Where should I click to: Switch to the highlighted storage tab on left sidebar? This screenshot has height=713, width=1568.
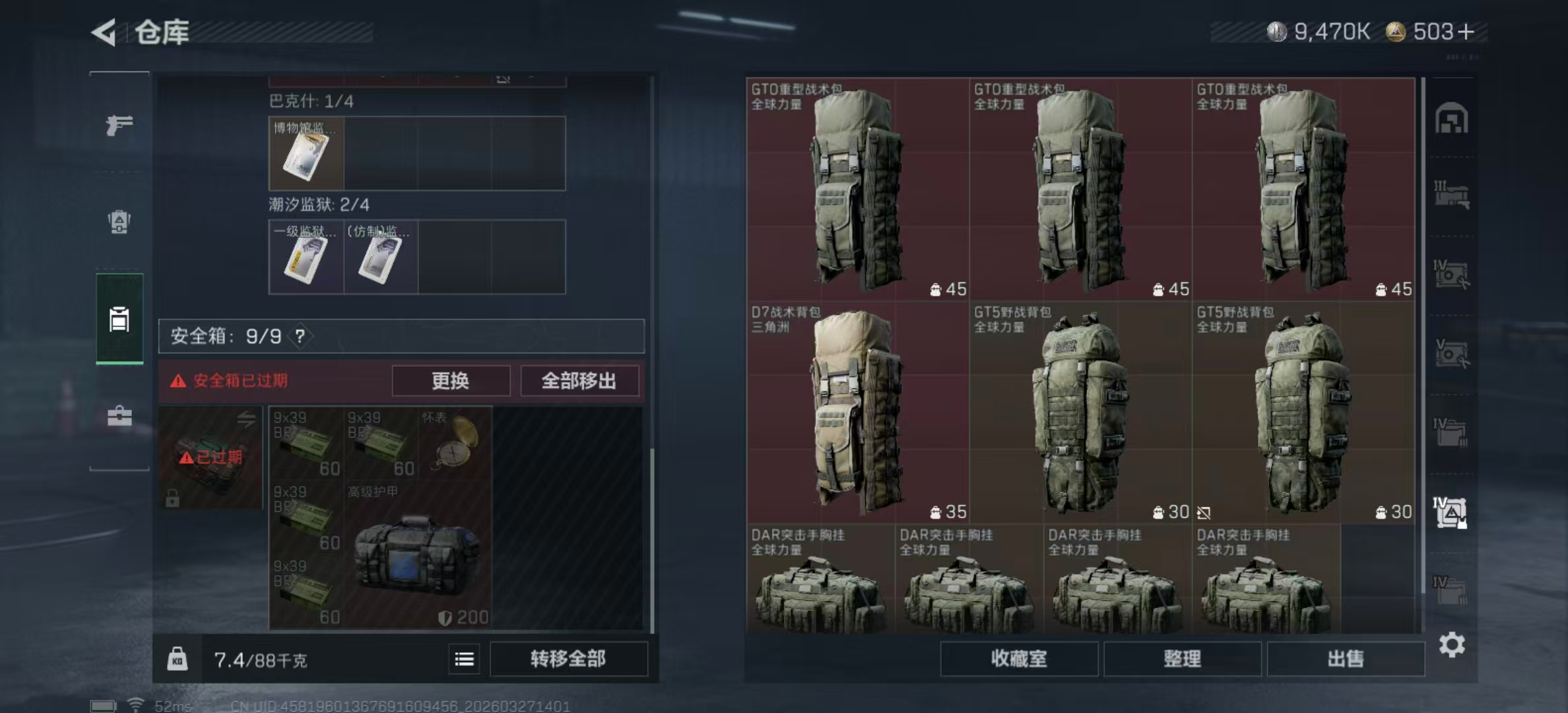coord(119,319)
